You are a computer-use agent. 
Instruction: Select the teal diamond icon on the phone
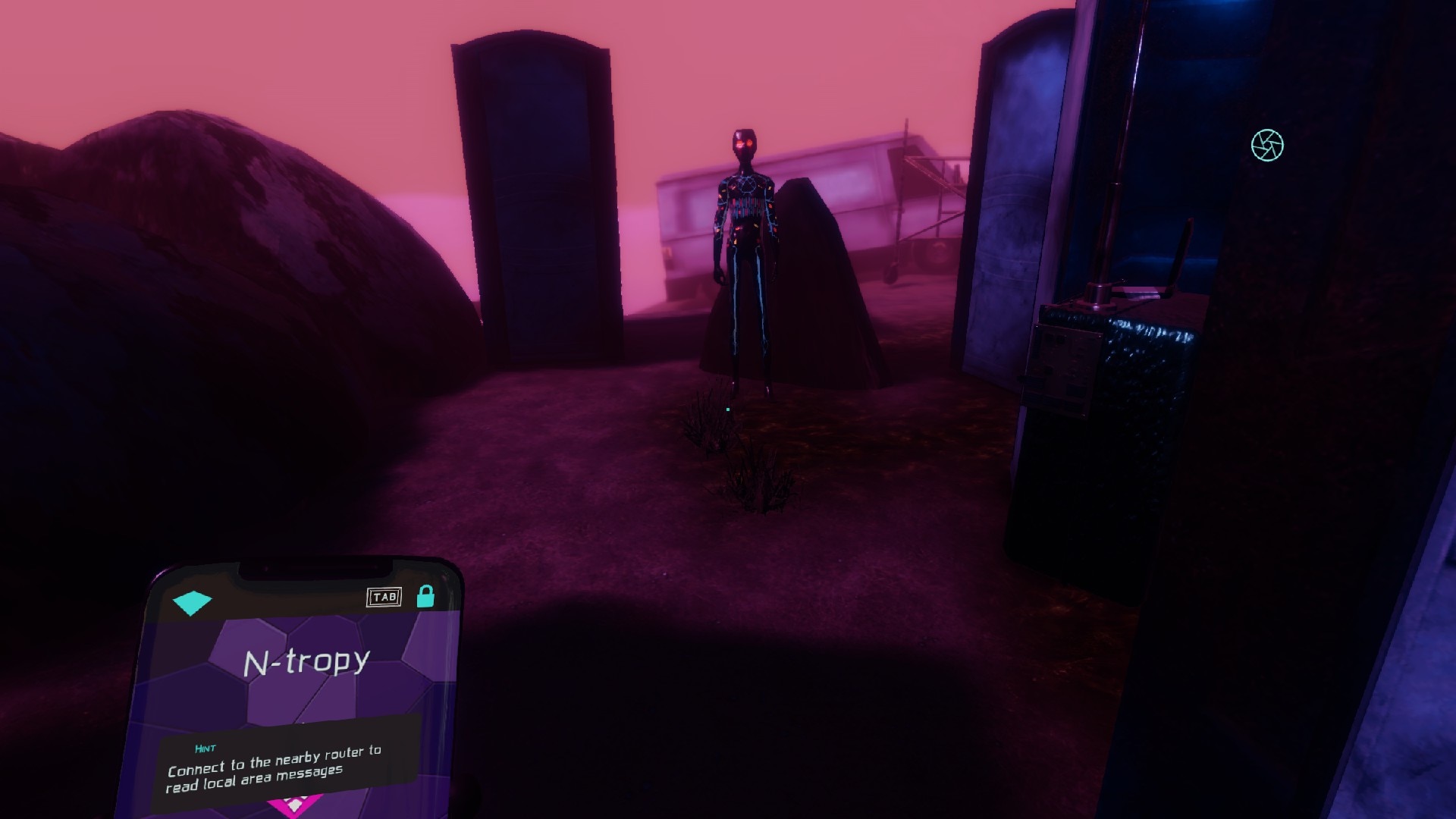click(x=192, y=602)
